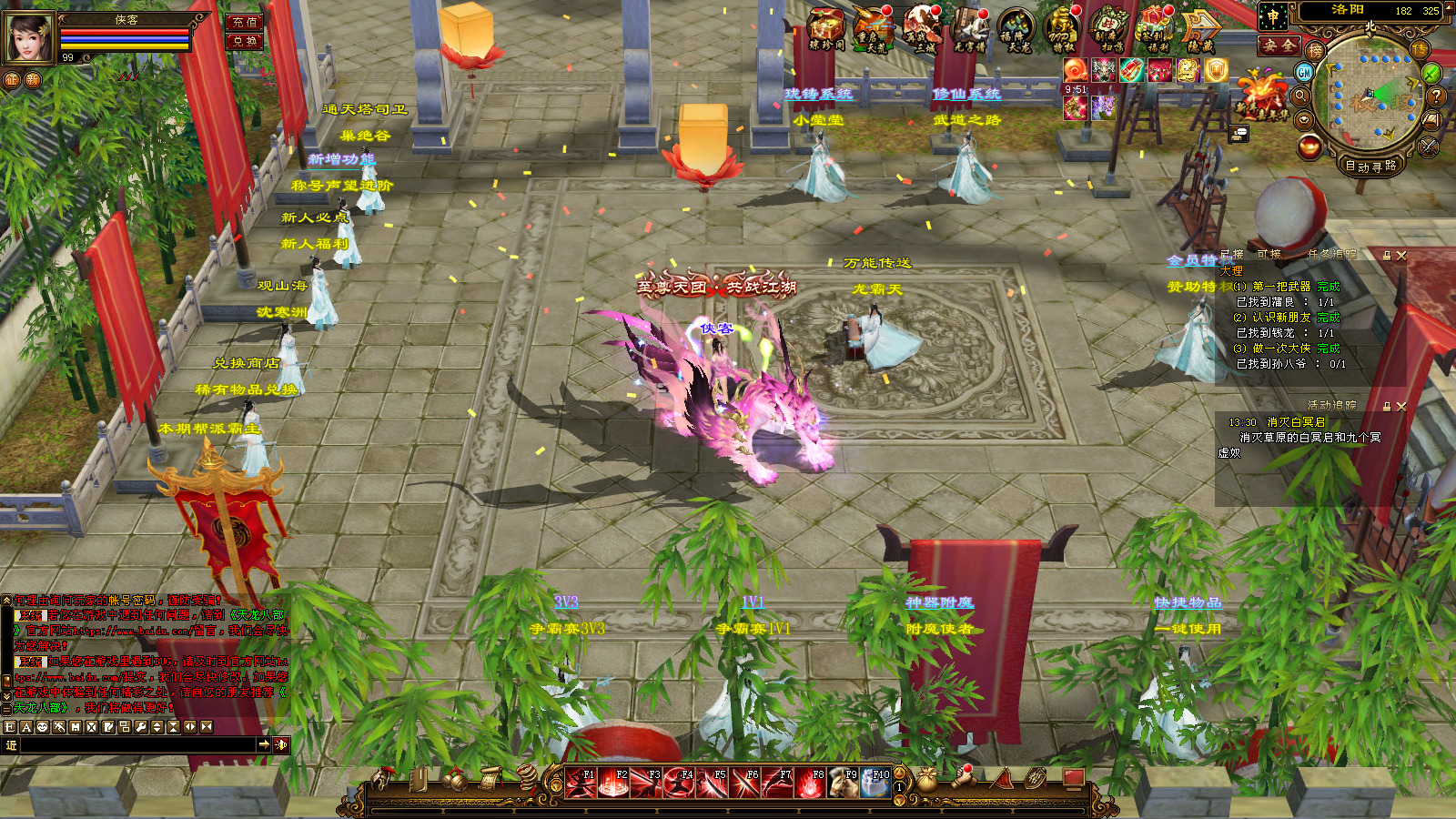1456x819 pixels.
Task: Click the blue GM button beside minimap
Action: point(1304,72)
